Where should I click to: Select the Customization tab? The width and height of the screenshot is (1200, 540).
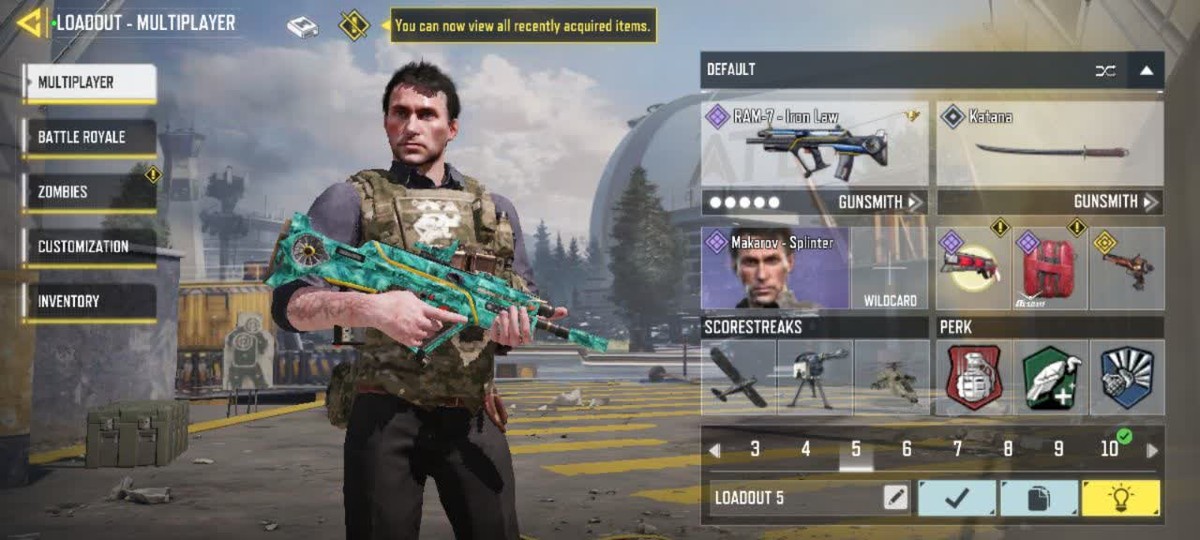click(x=90, y=246)
